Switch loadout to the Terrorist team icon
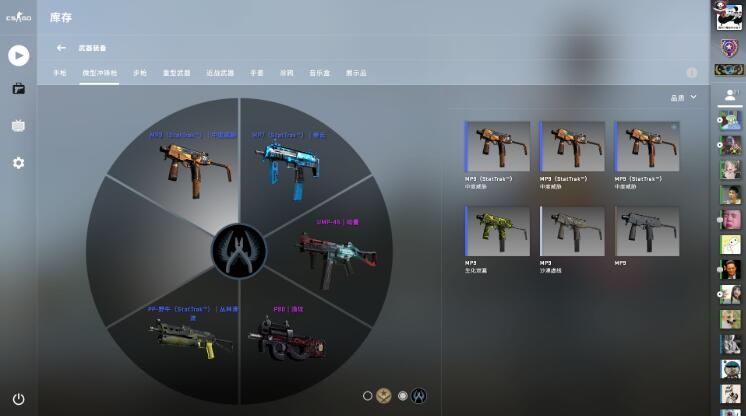 pyautogui.click(x=383, y=396)
